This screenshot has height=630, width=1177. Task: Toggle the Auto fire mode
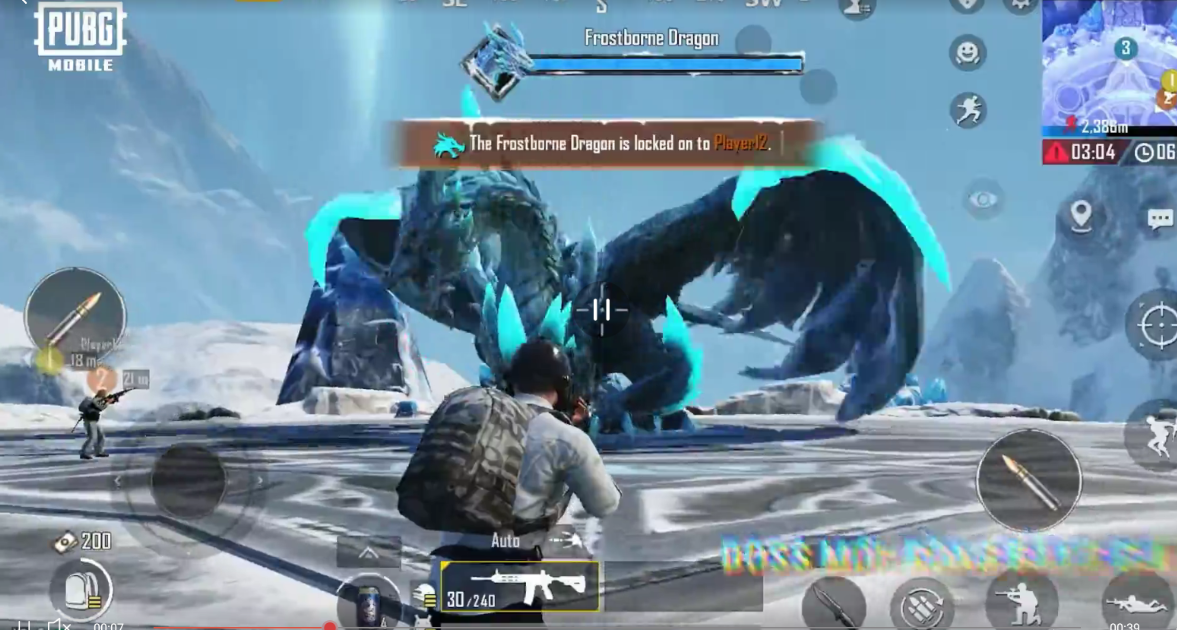[x=506, y=540]
